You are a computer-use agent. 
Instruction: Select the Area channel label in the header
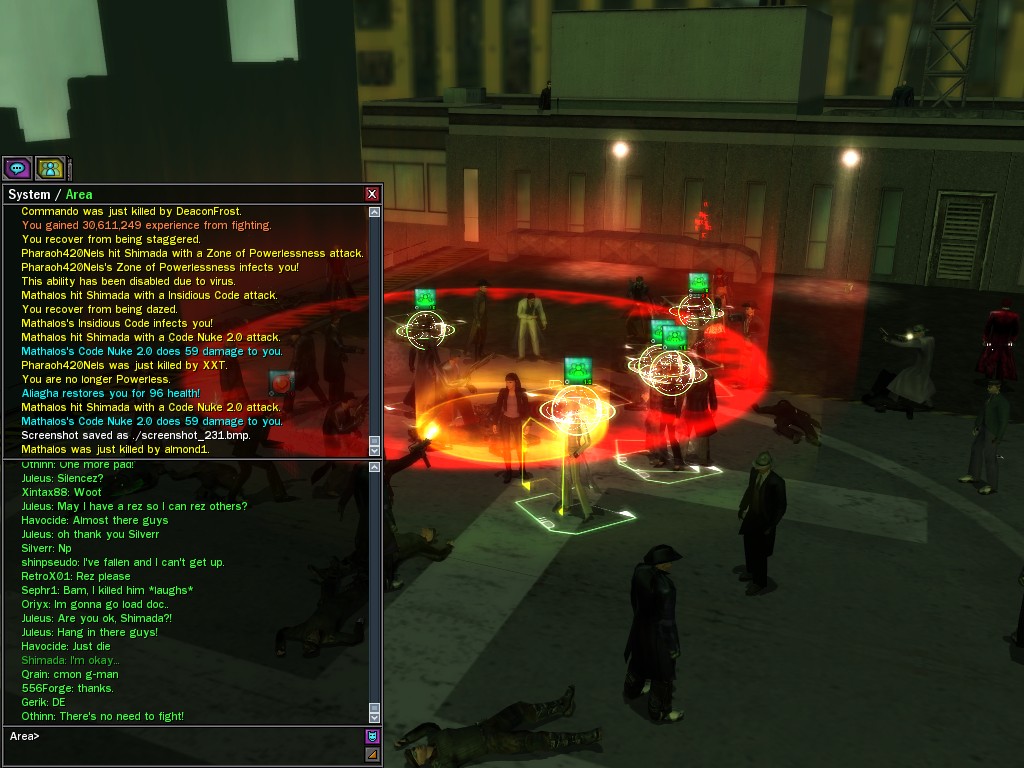(79, 195)
